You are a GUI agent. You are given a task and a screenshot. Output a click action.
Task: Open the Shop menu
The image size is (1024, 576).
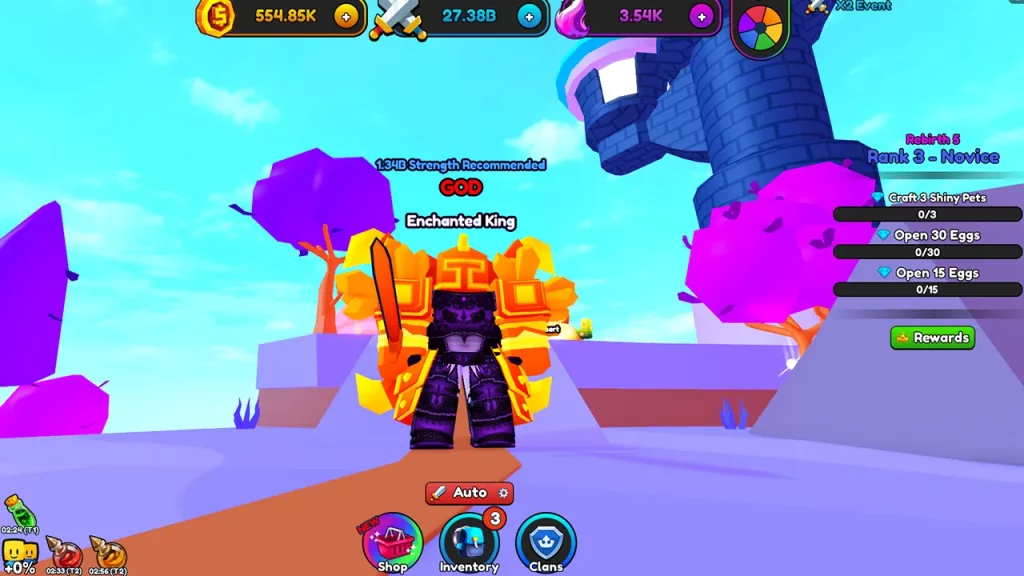click(x=392, y=543)
